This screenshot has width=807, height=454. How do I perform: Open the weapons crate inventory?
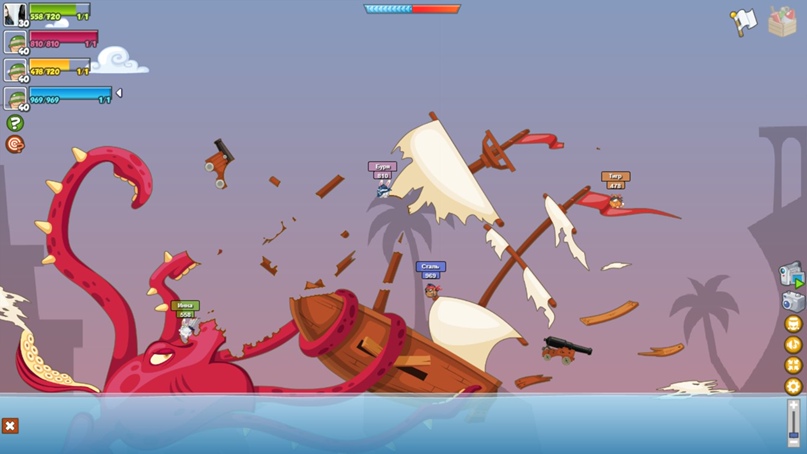pos(782,21)
